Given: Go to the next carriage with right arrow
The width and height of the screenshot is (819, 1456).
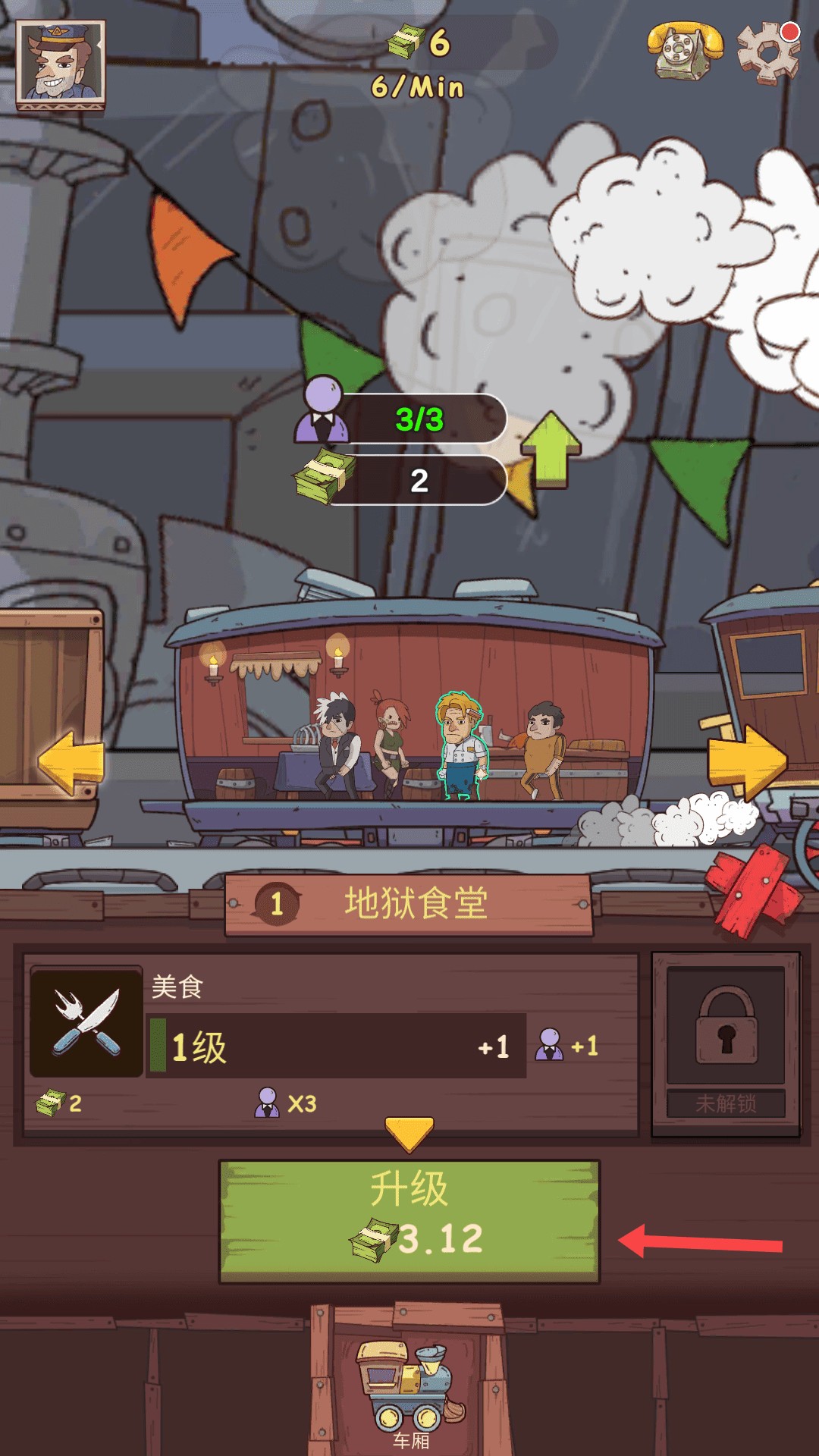Looking at the screenshot, I should click(747, 761).
